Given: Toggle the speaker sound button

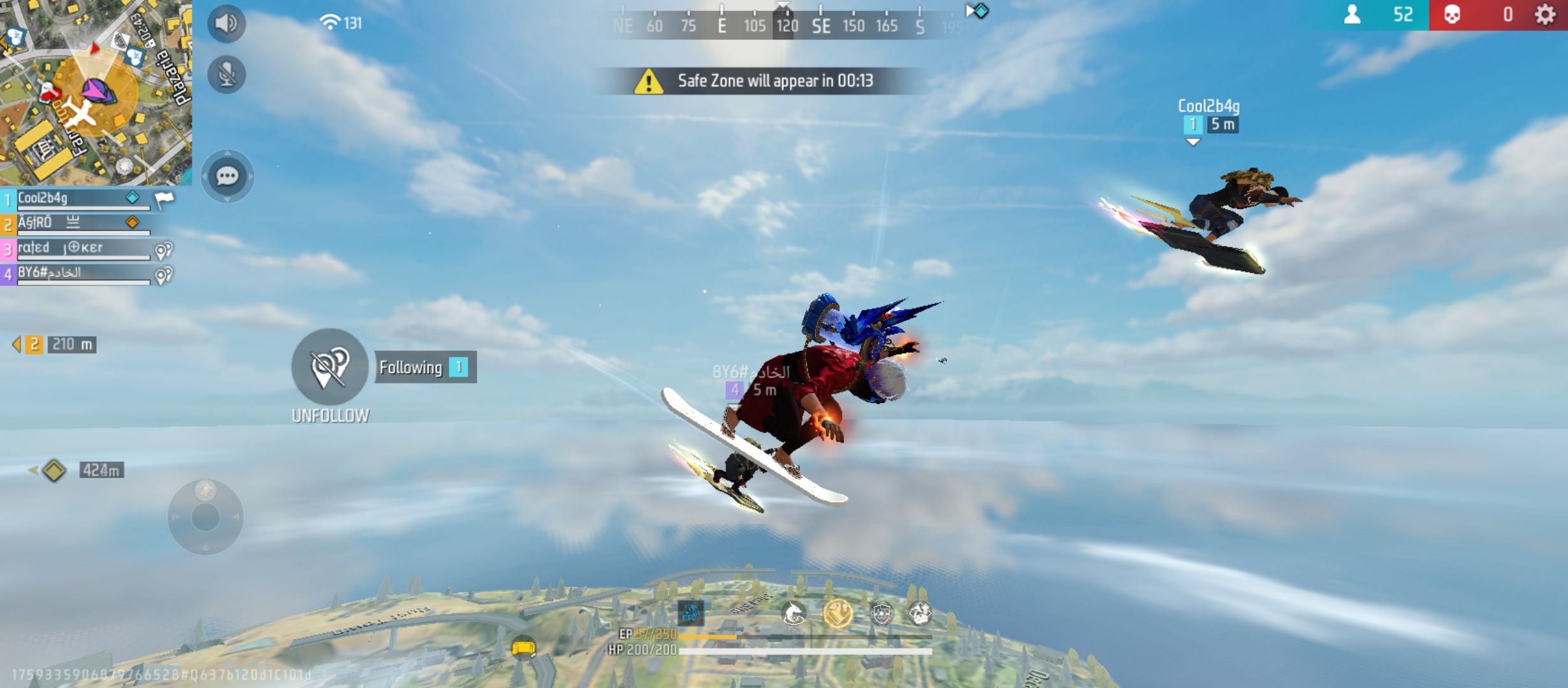Looking at the screenshot, I should click(226, 24).
